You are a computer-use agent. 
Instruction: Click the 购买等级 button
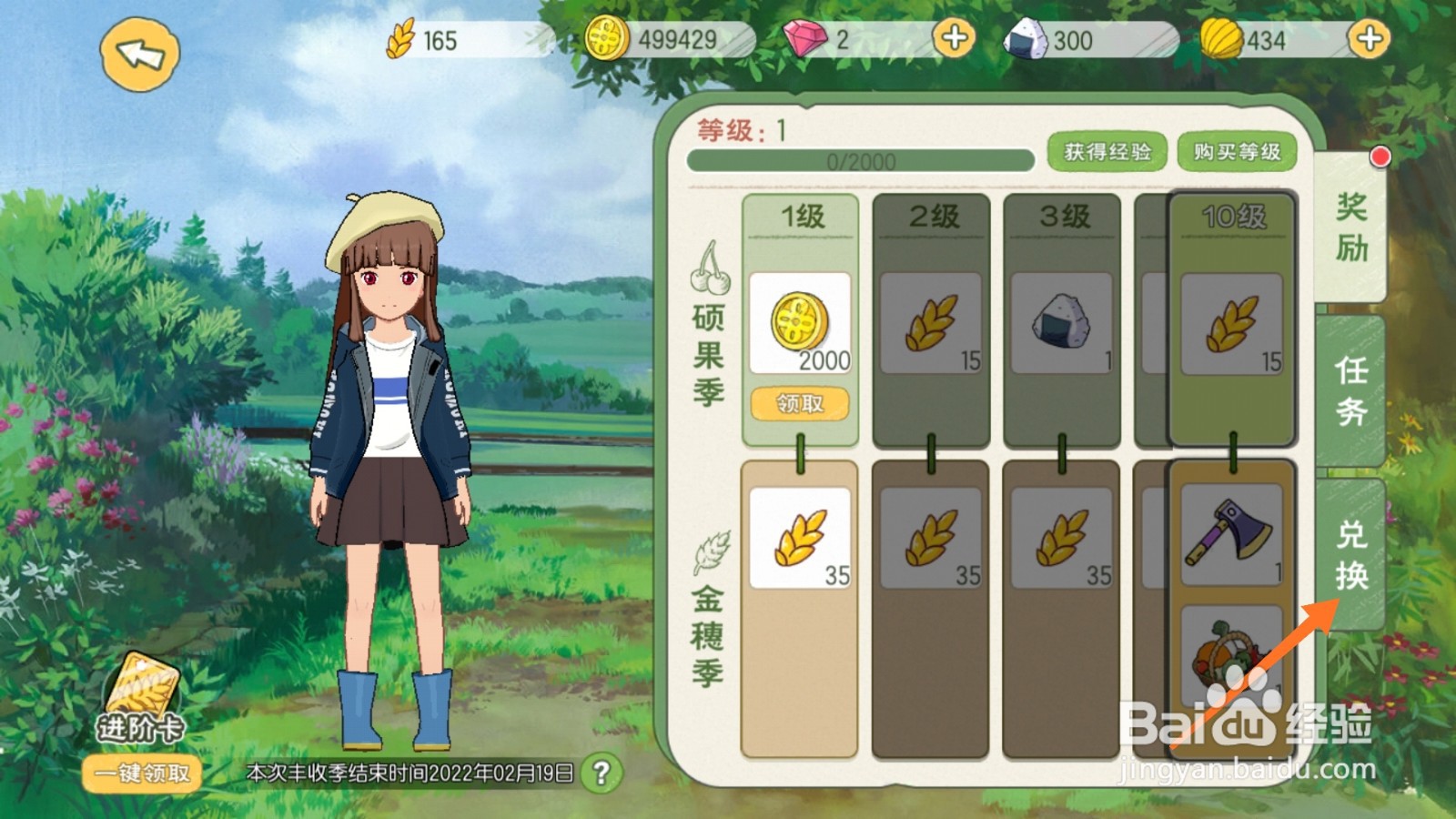(x=1237, y=152)
